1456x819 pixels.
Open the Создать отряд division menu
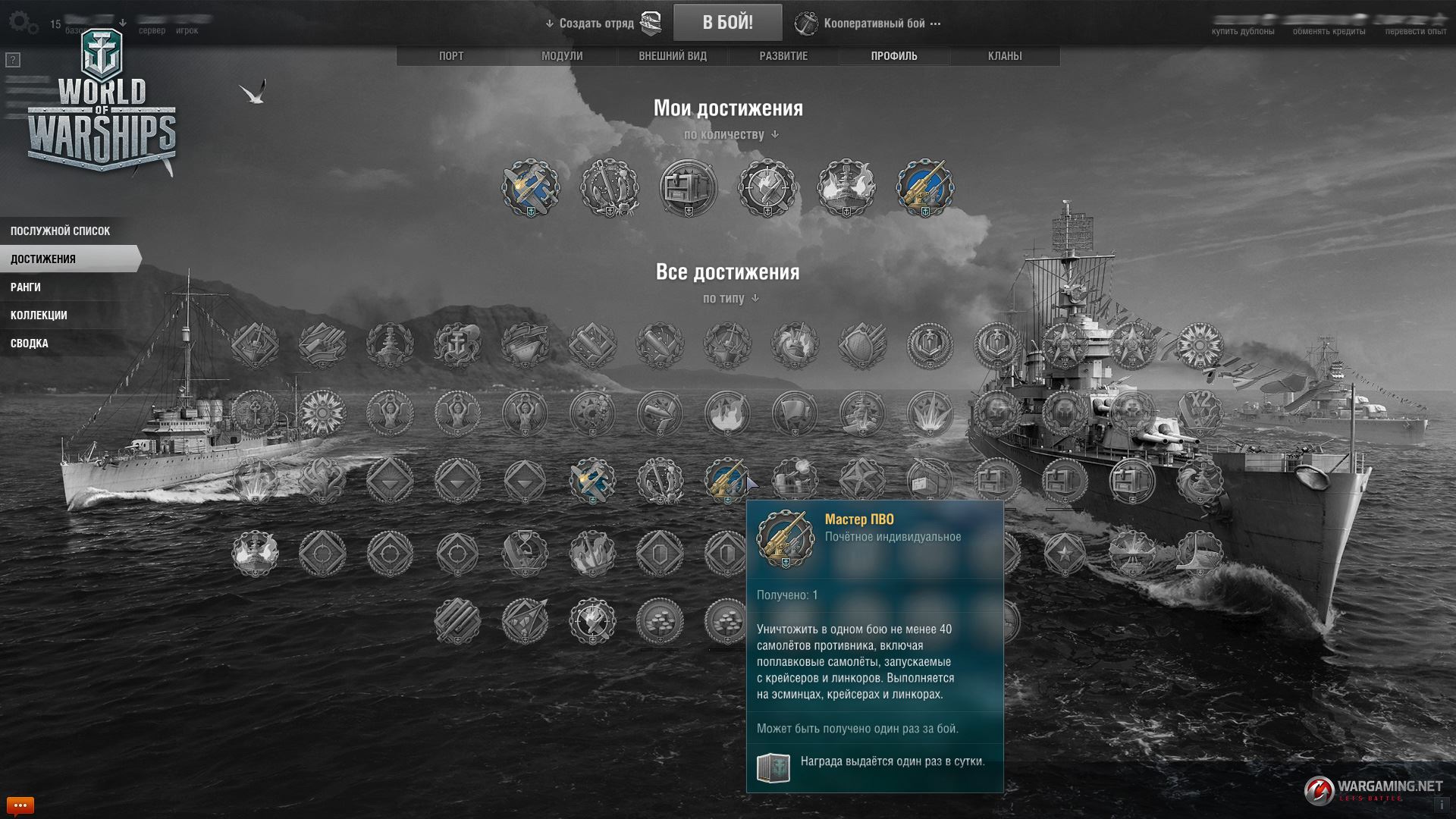596,24
